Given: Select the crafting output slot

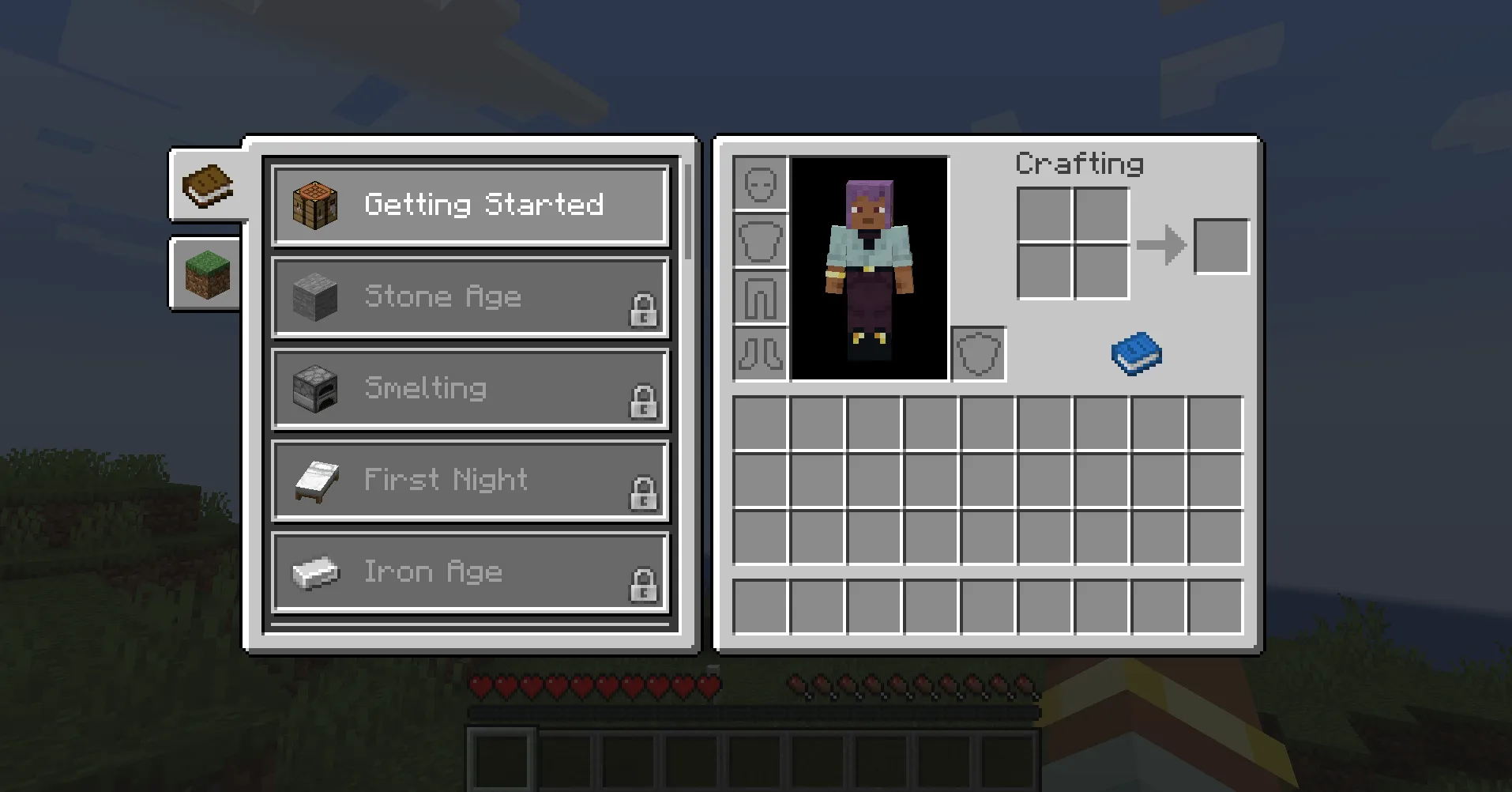Looking at the screenshot, I should click(1221, 246).
